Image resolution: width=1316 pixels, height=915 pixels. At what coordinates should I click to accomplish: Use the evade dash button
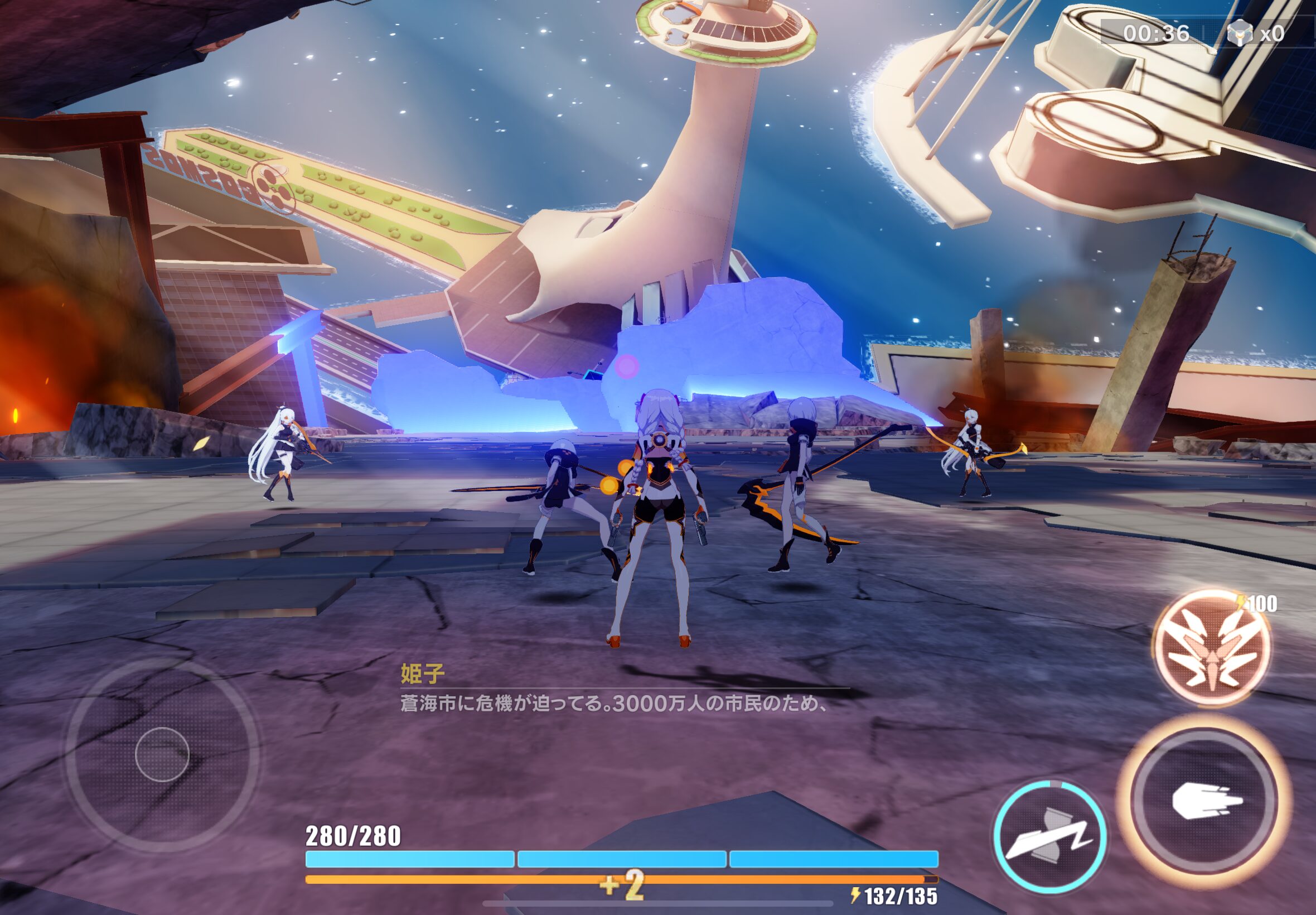pos(1049,837)
